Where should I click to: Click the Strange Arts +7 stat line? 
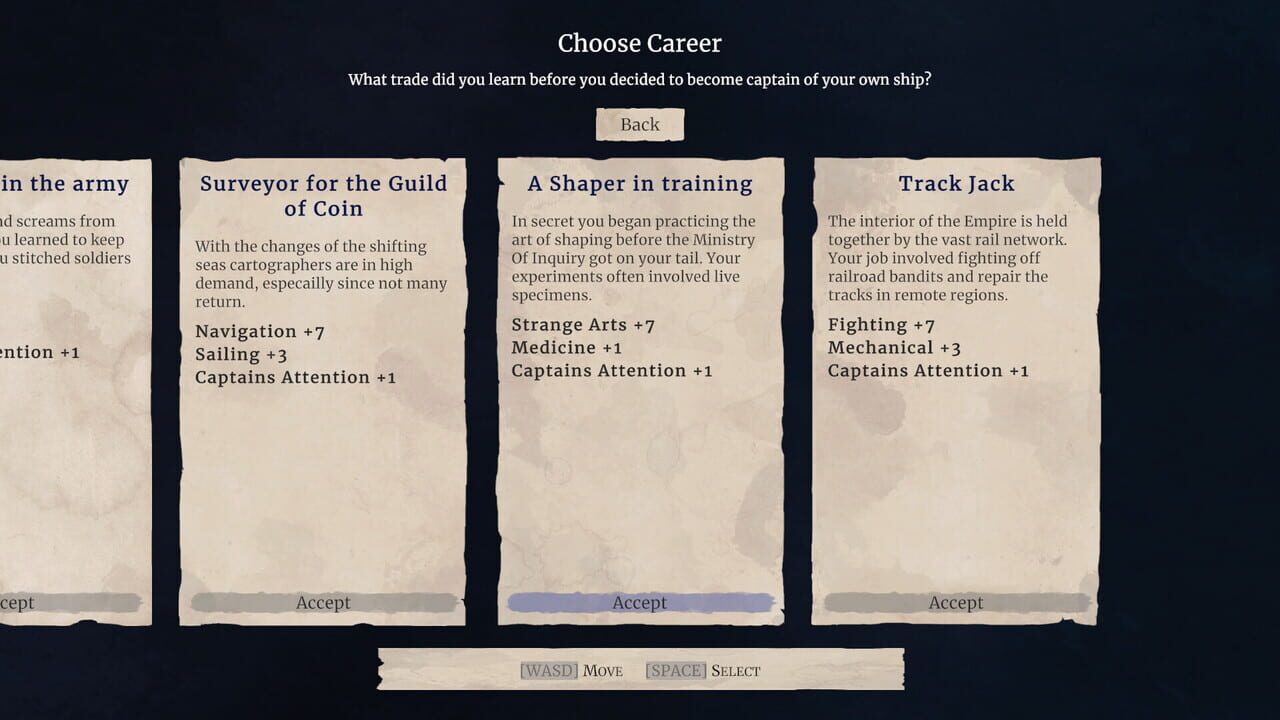pyautogui.click(x=583, y=324)
